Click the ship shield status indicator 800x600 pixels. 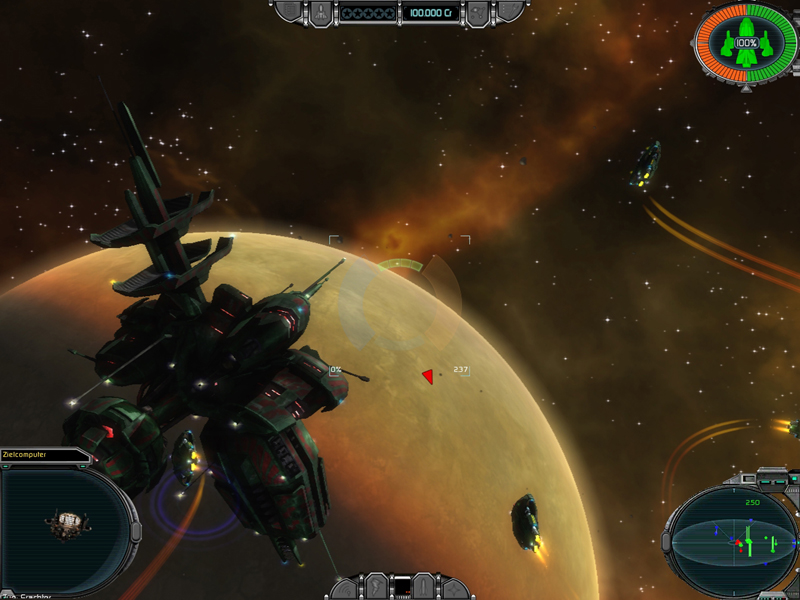(746, 44)
